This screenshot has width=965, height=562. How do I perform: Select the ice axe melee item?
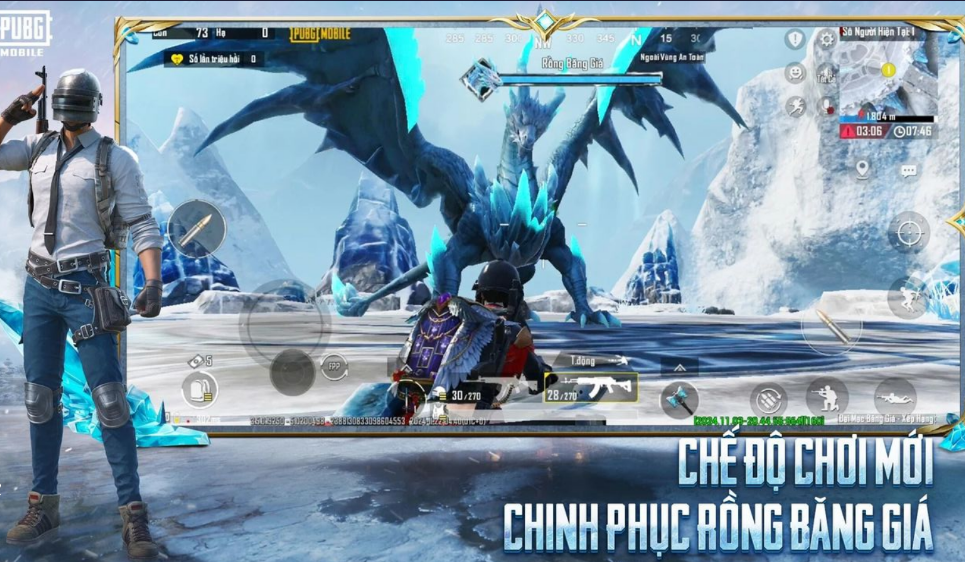pyautogui.click(x=679, y=399)
